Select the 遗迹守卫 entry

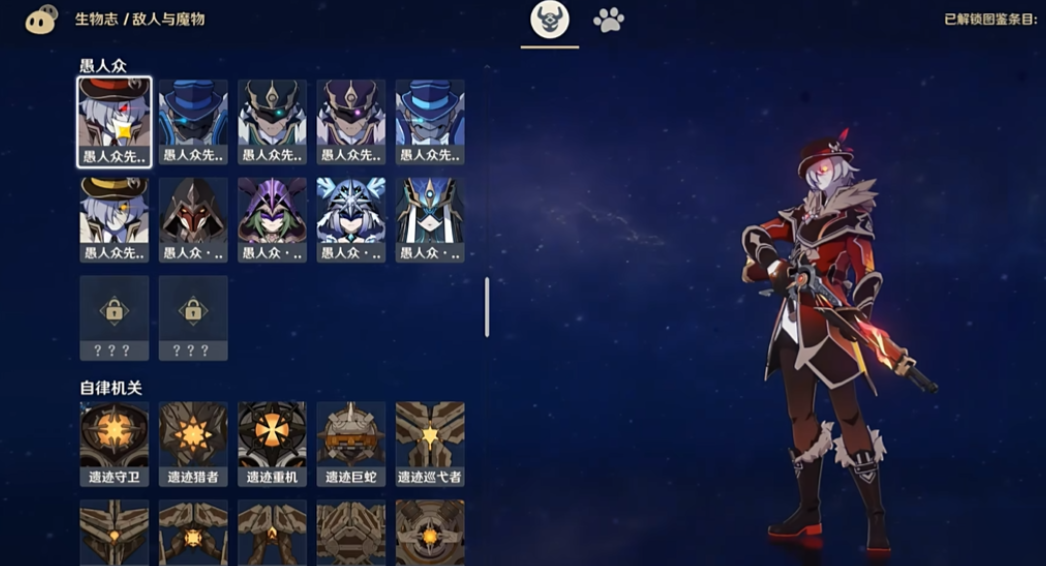[115, 444]
